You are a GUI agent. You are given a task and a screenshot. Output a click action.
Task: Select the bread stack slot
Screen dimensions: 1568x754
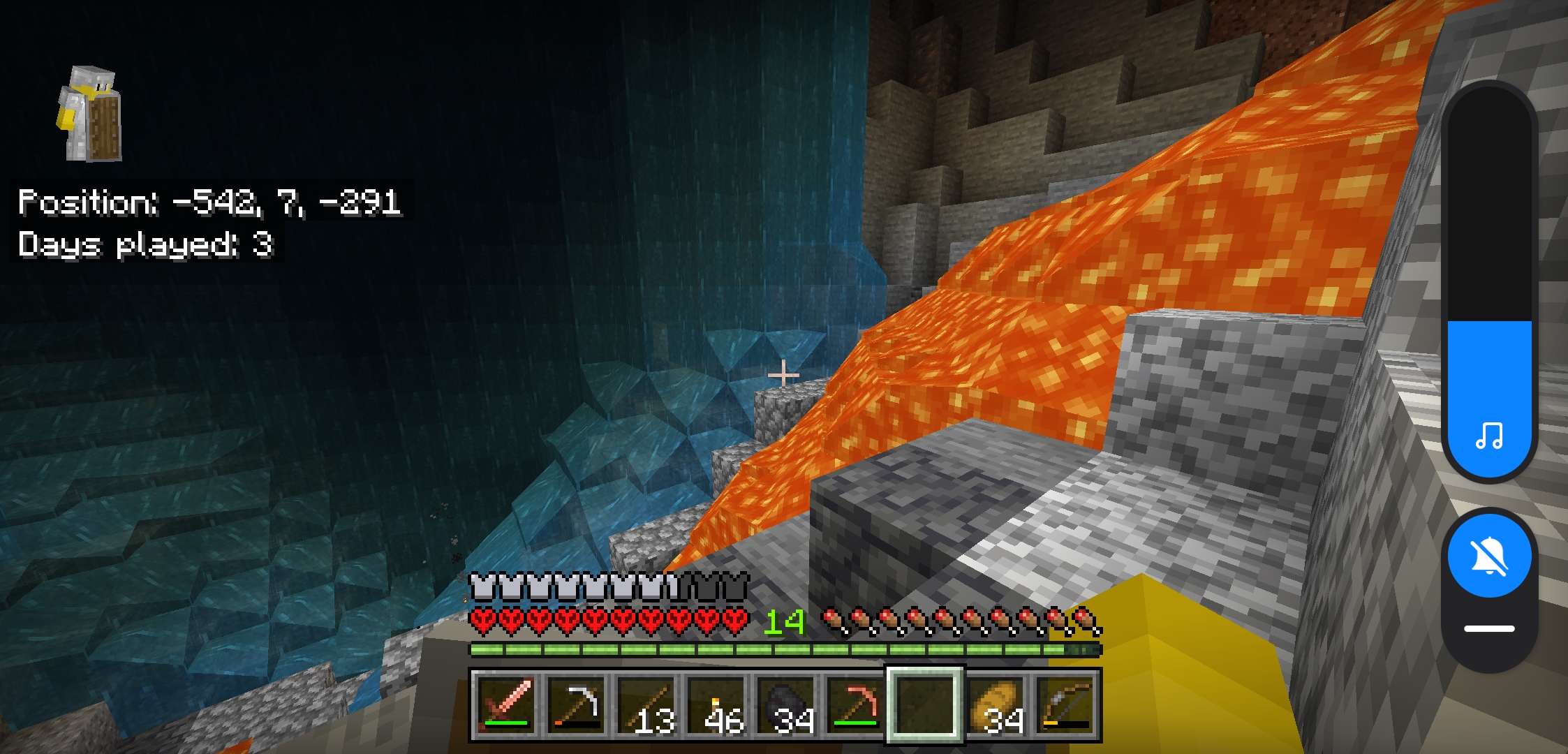tap(996, 704)
